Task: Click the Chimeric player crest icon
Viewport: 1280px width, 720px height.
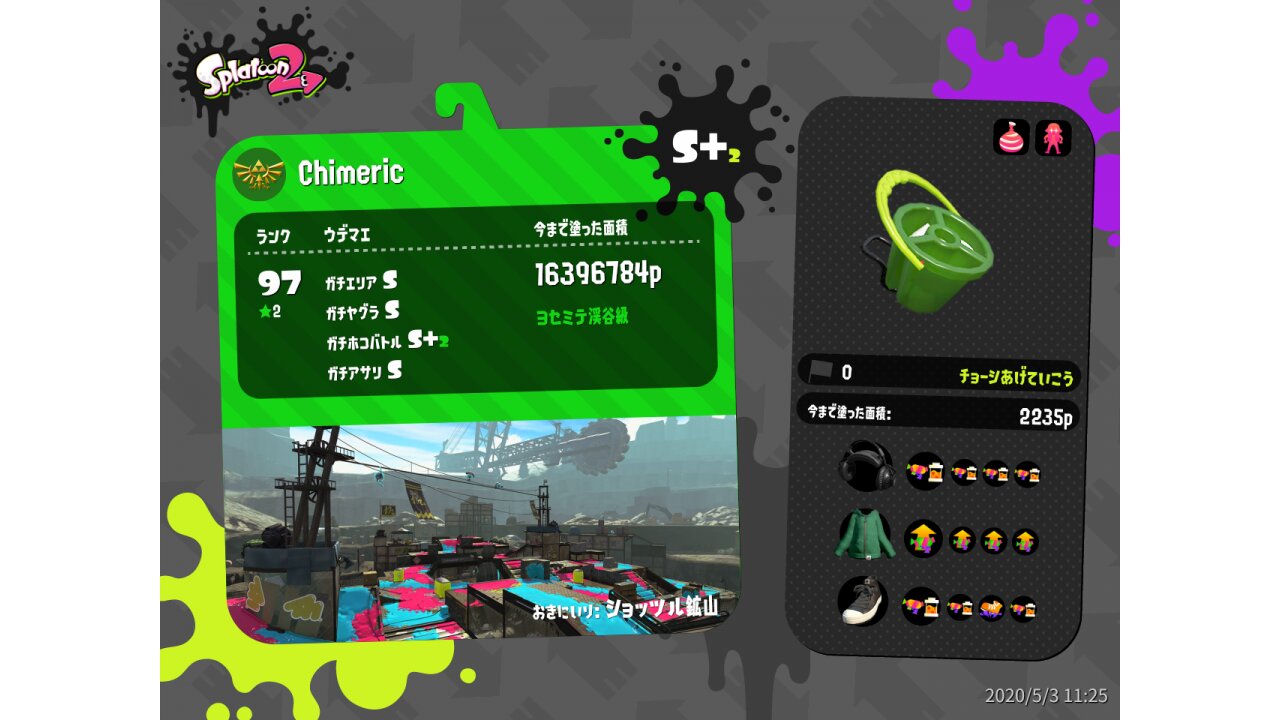Action: [x=258, y=174]
